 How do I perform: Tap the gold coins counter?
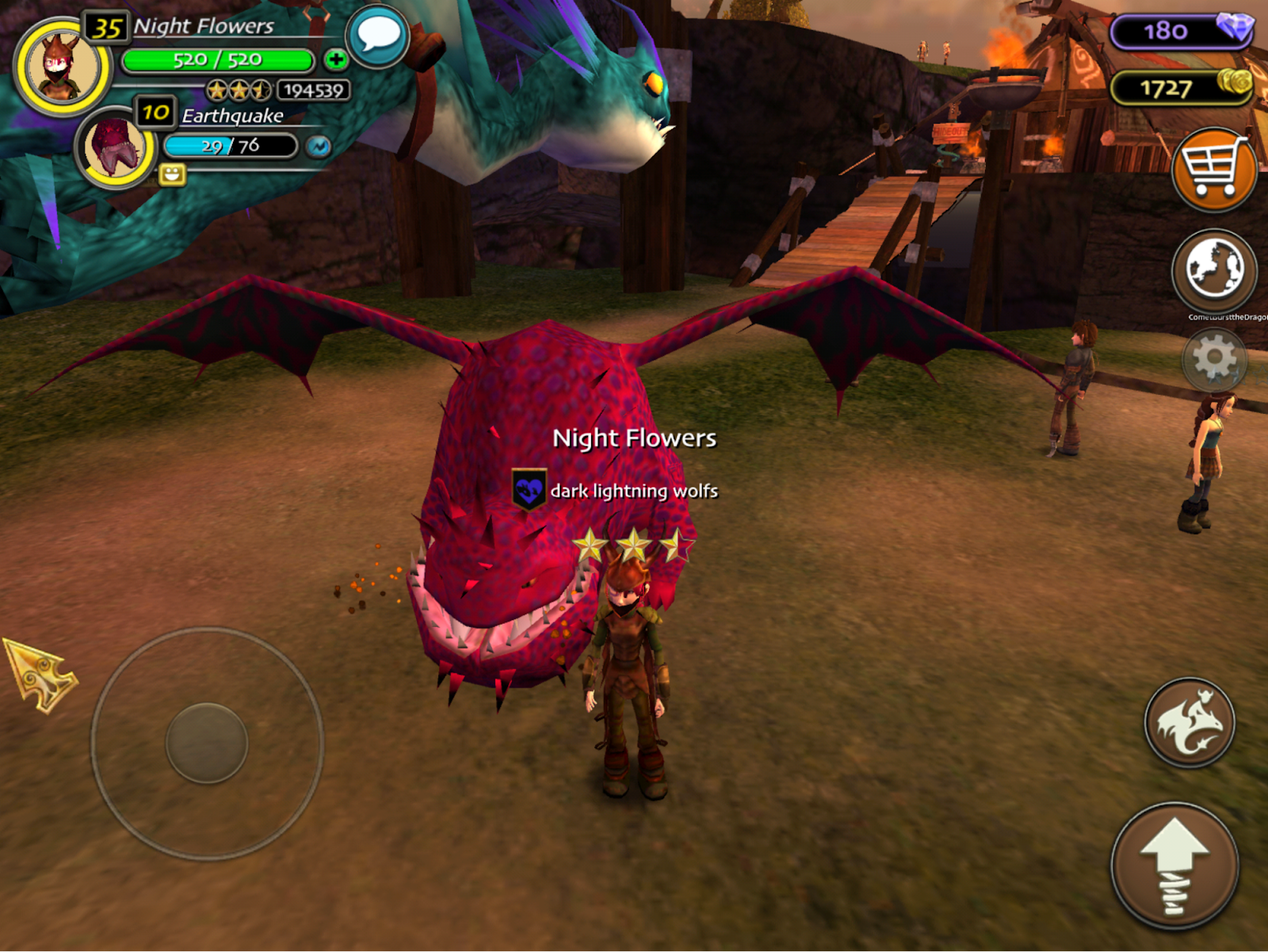(x=1181, y=88)
